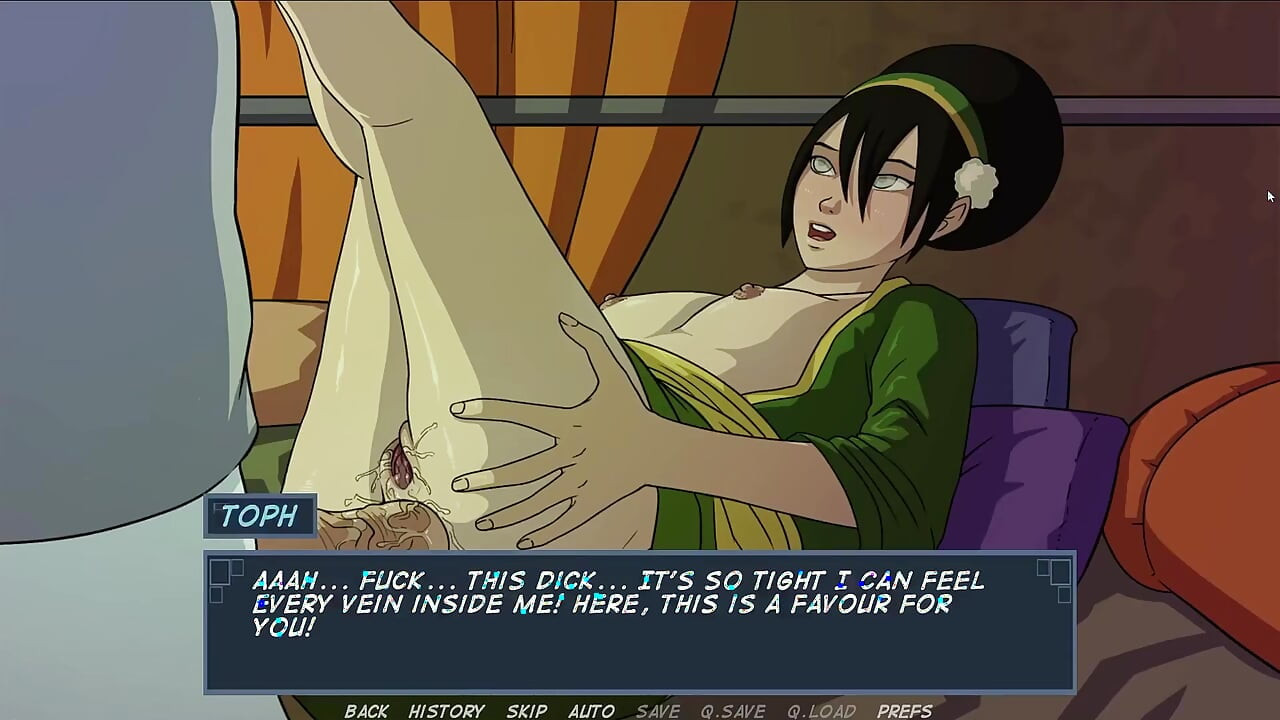The height and width of the screenshot is (720, 1280).
Task: Select the TOPH name plate
Action: [x=261, y=517]
